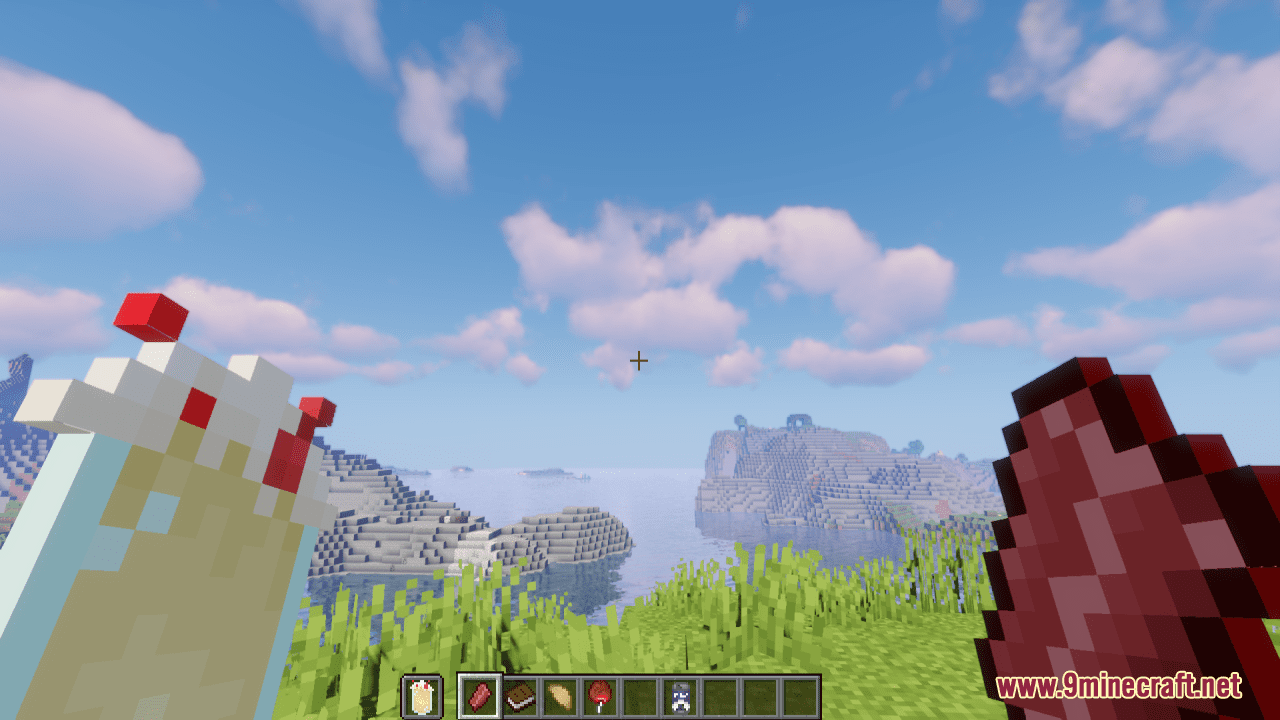Click the crosshair at screen center

click(638, 360)
